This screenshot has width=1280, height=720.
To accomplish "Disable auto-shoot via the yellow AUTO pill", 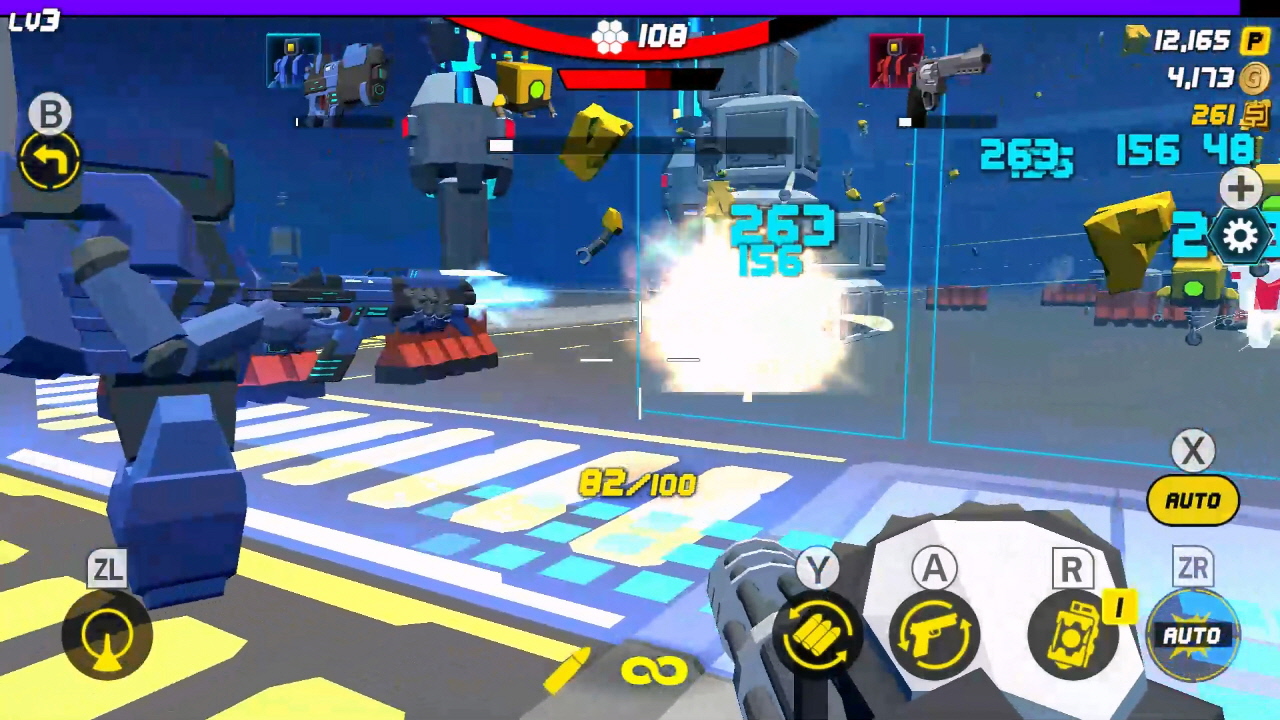I will [1192, 500].
